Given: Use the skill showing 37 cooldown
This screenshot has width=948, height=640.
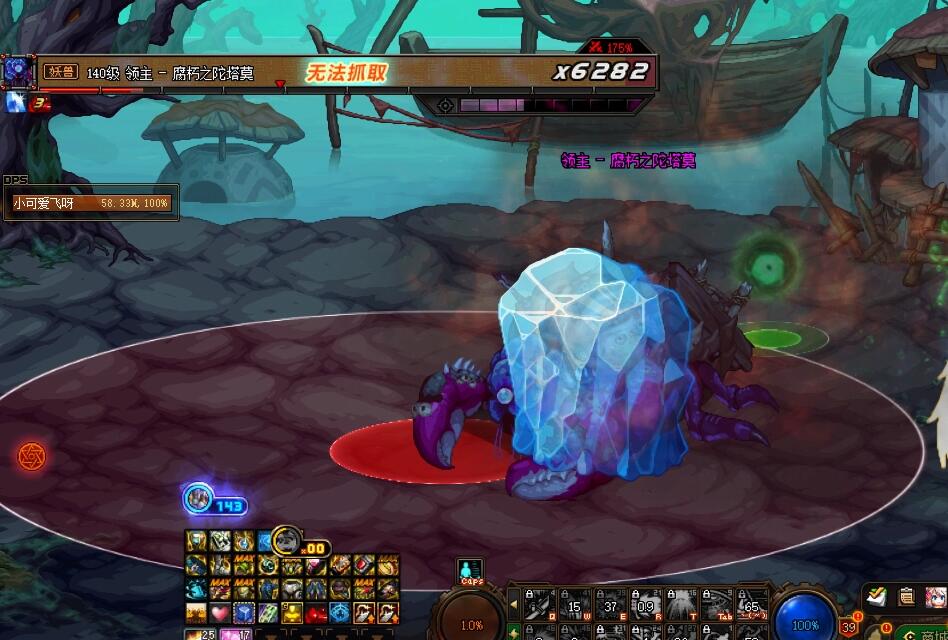Looking at the screenshot, I should [x=610, y=604].
